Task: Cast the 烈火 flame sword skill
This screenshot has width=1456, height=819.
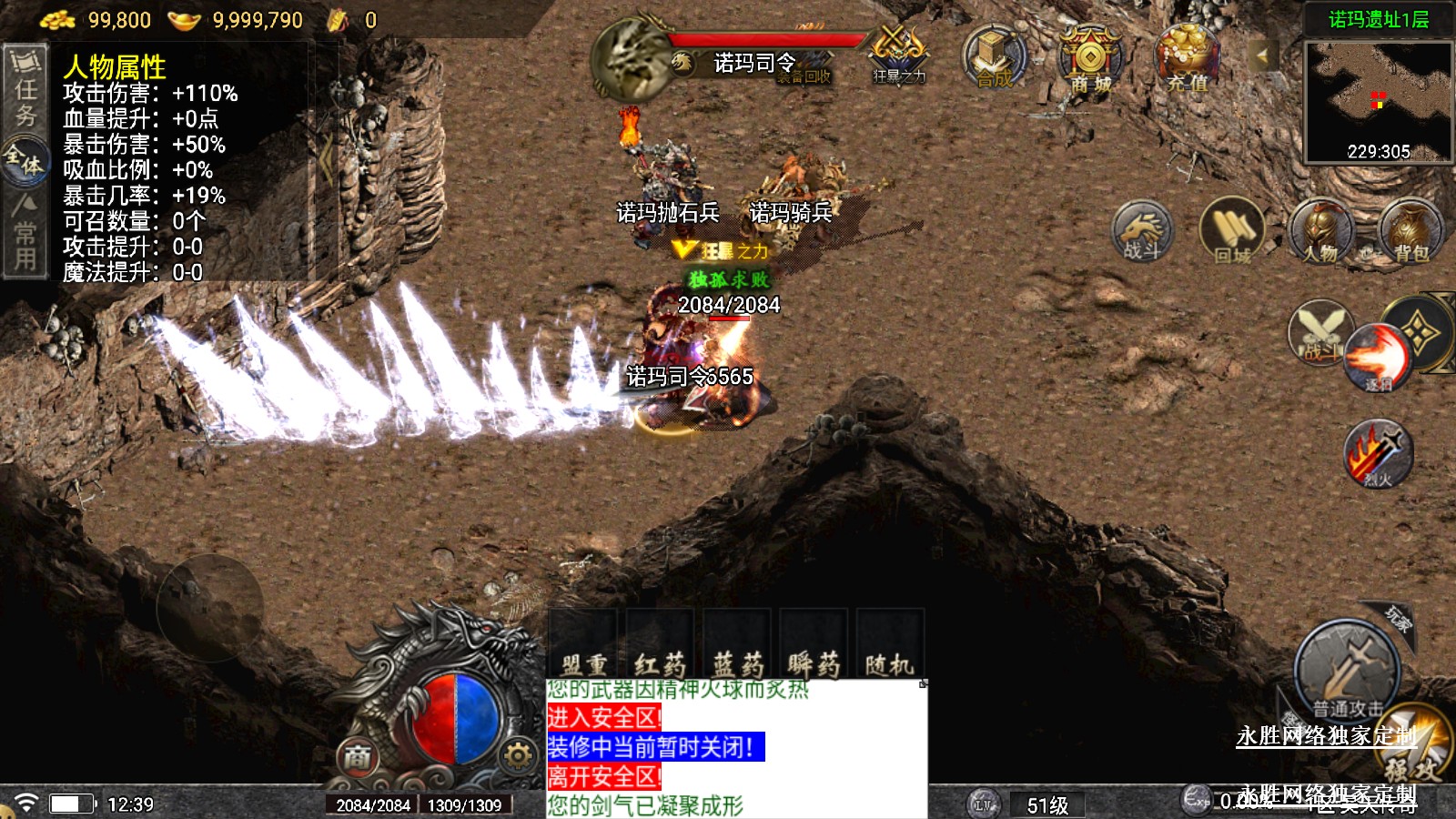Action: [x=1379, y=453]
